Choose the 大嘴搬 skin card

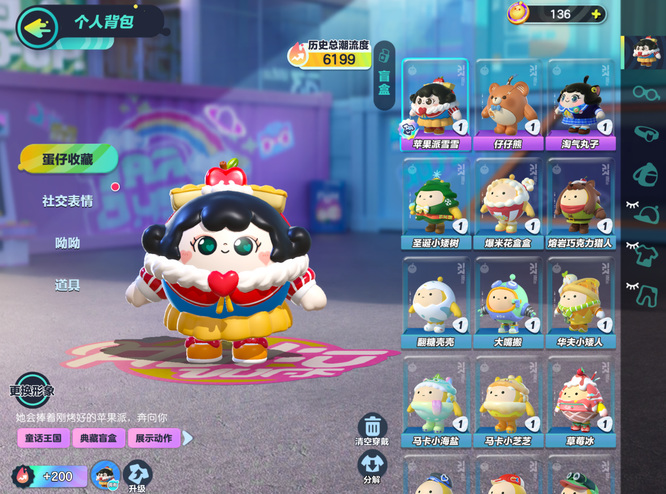pyautogui.click(x=509, y=301)
